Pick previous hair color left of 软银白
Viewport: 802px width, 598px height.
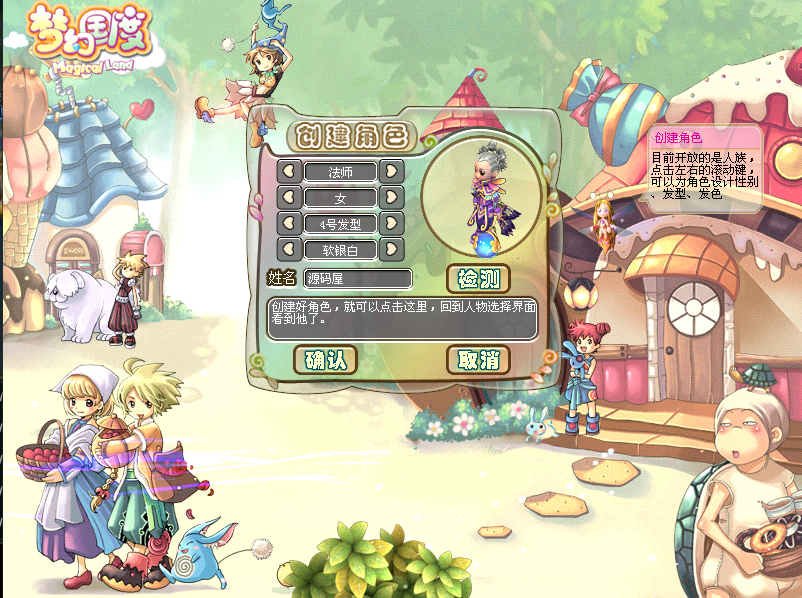tap(290, 249)
